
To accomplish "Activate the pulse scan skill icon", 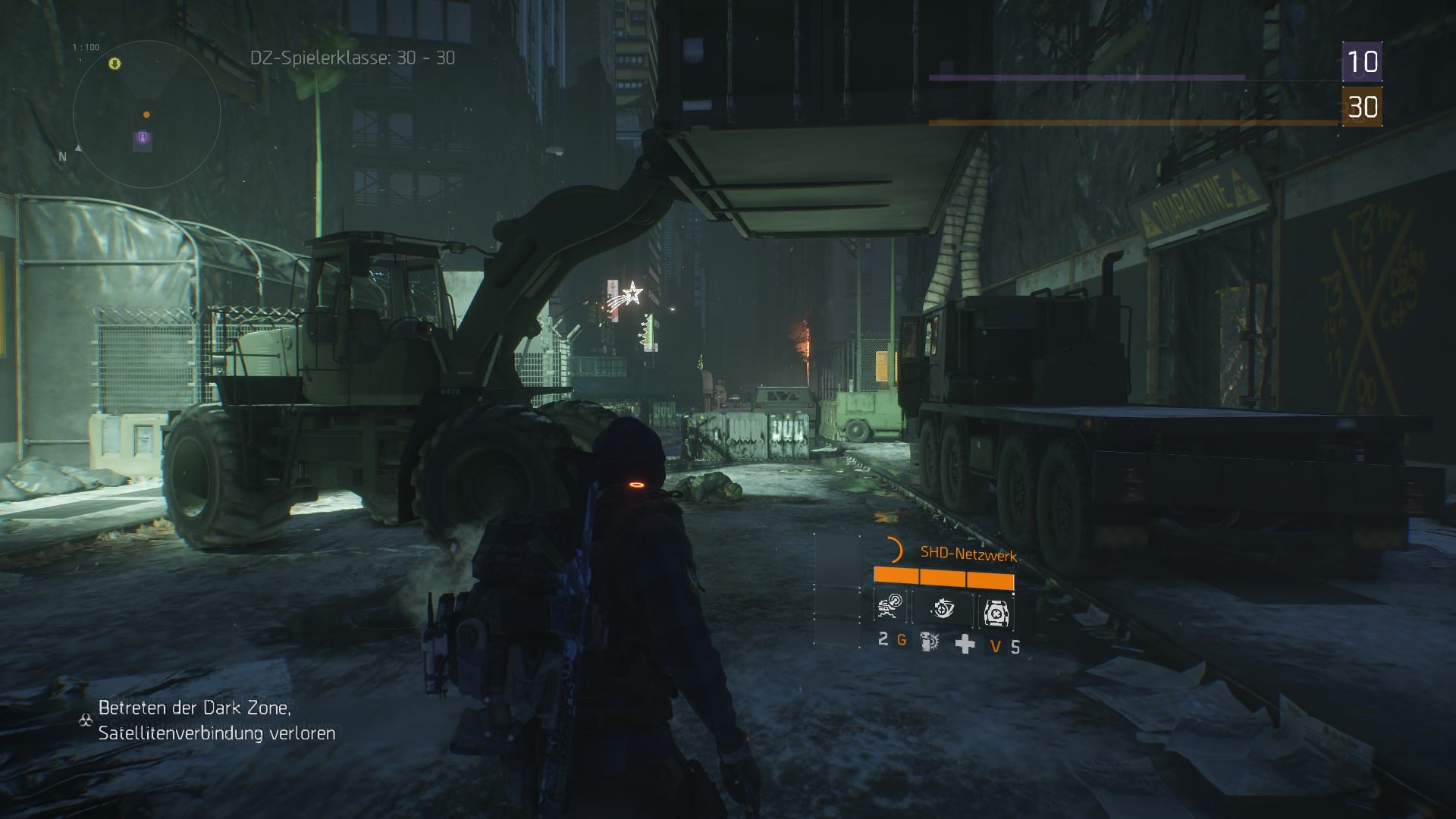I will pos(943,609).
